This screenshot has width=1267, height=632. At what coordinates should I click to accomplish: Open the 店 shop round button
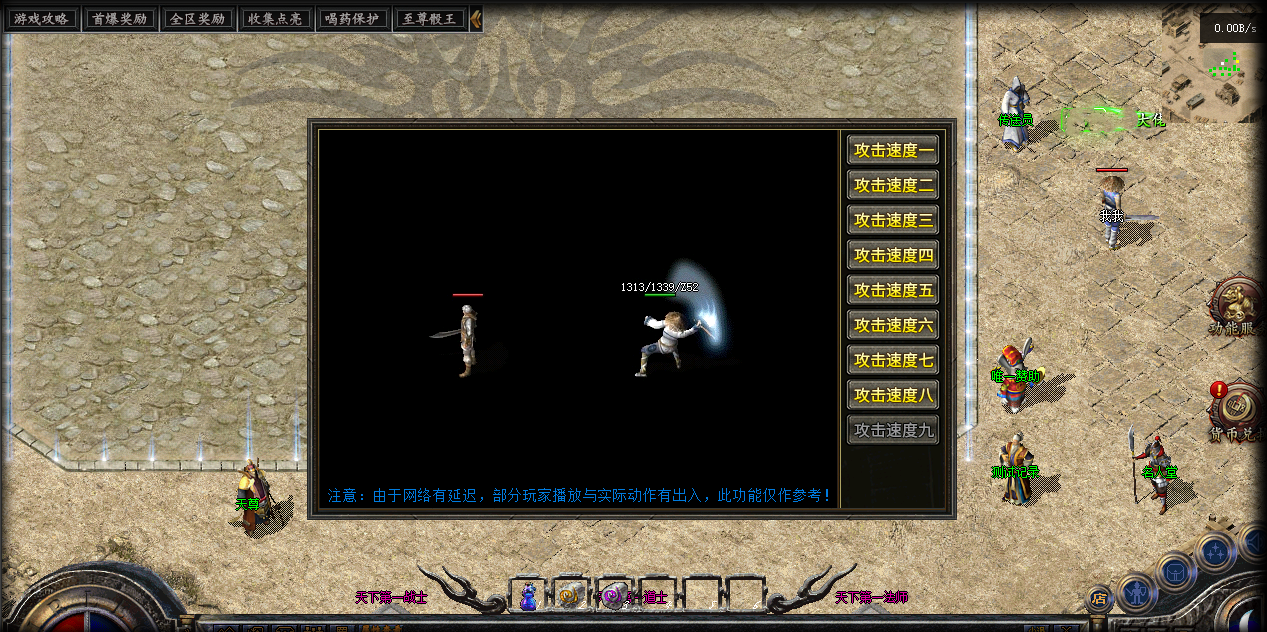tap(1099, 599)
